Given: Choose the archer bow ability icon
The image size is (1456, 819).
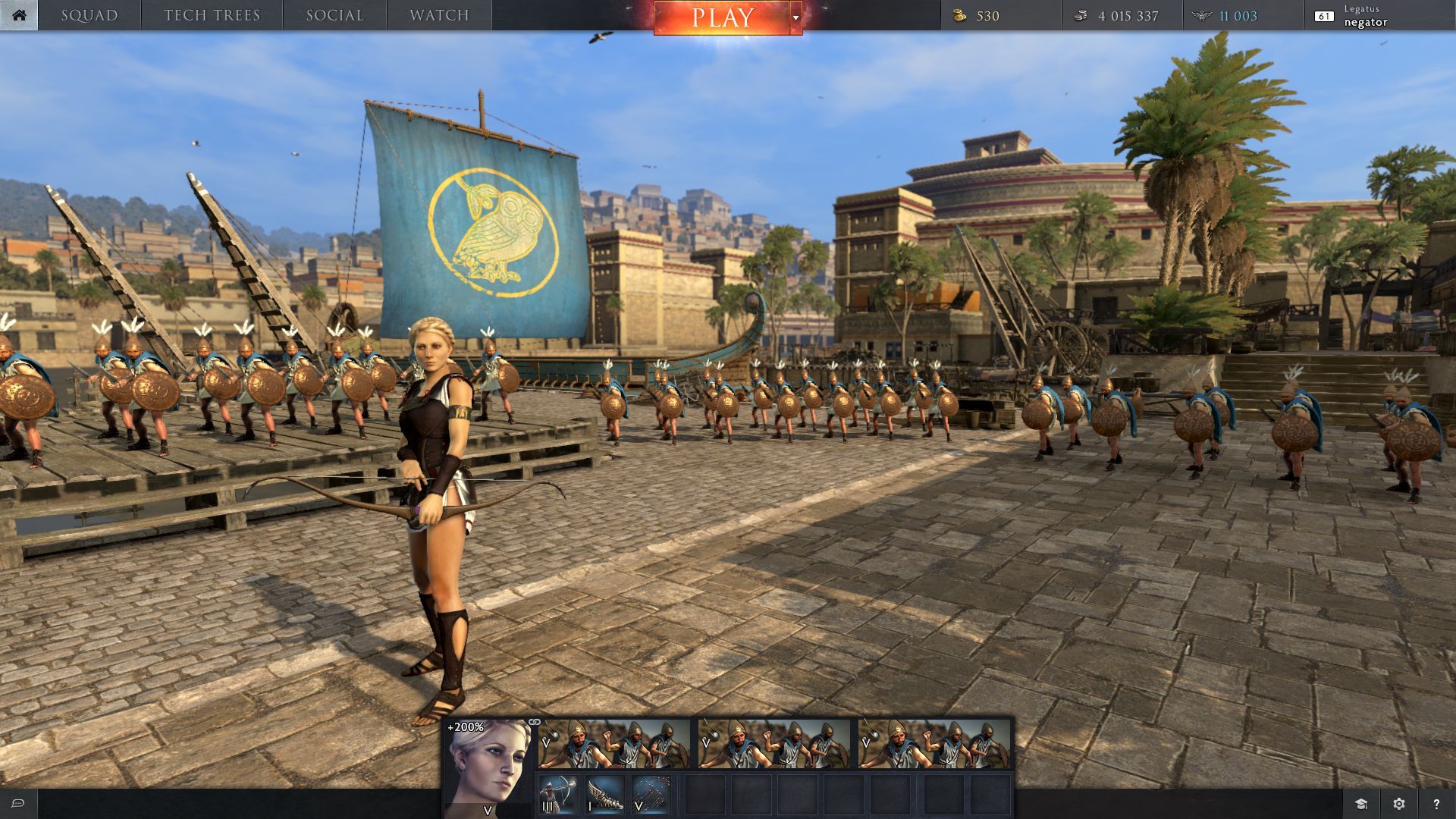Looking at the screenshot, I should 558,795.
